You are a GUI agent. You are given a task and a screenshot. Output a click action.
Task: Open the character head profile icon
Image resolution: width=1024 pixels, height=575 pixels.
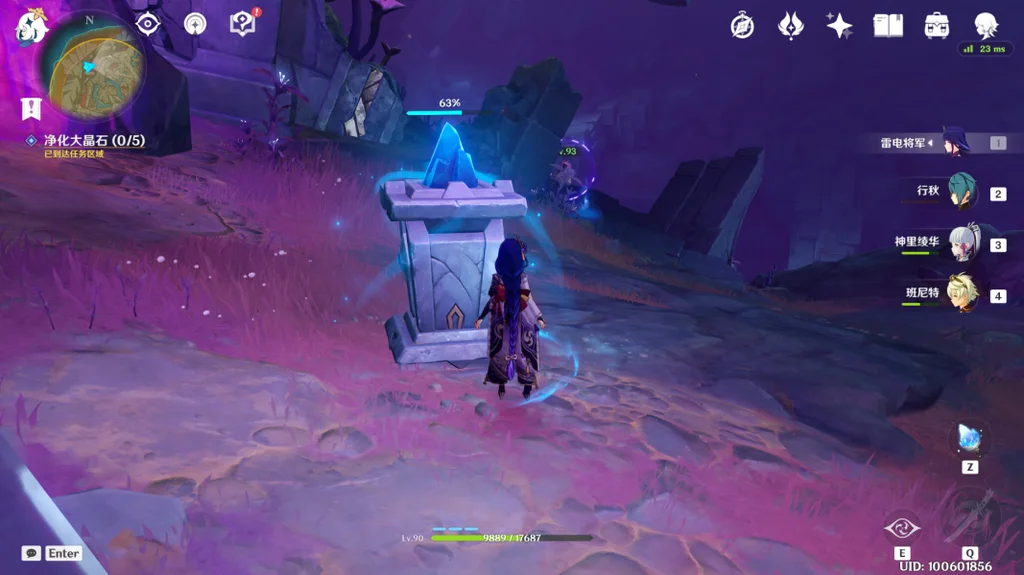(987, 26)
